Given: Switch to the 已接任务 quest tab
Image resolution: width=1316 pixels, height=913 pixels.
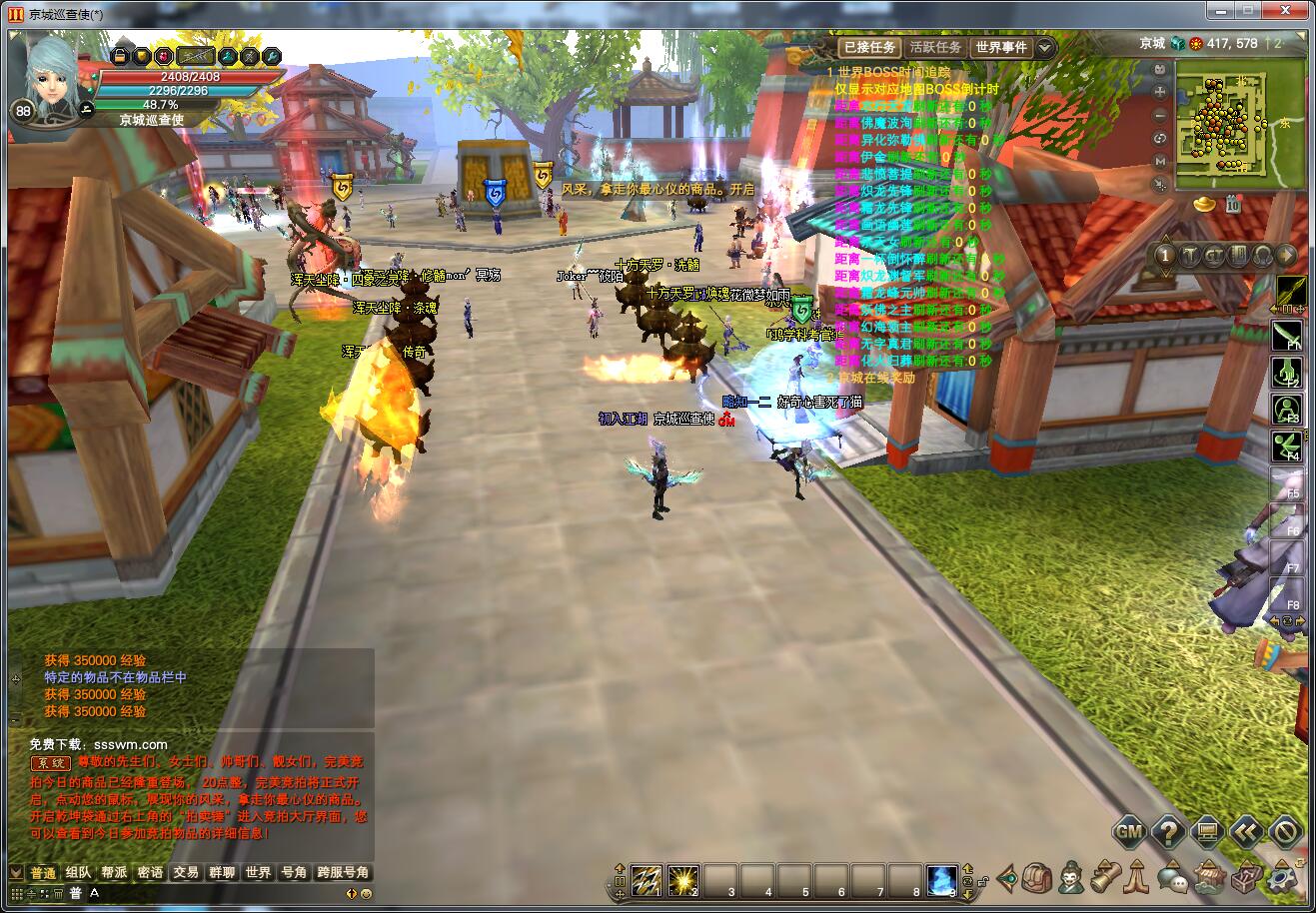Looking at the screenshot, I should [868, 47].
